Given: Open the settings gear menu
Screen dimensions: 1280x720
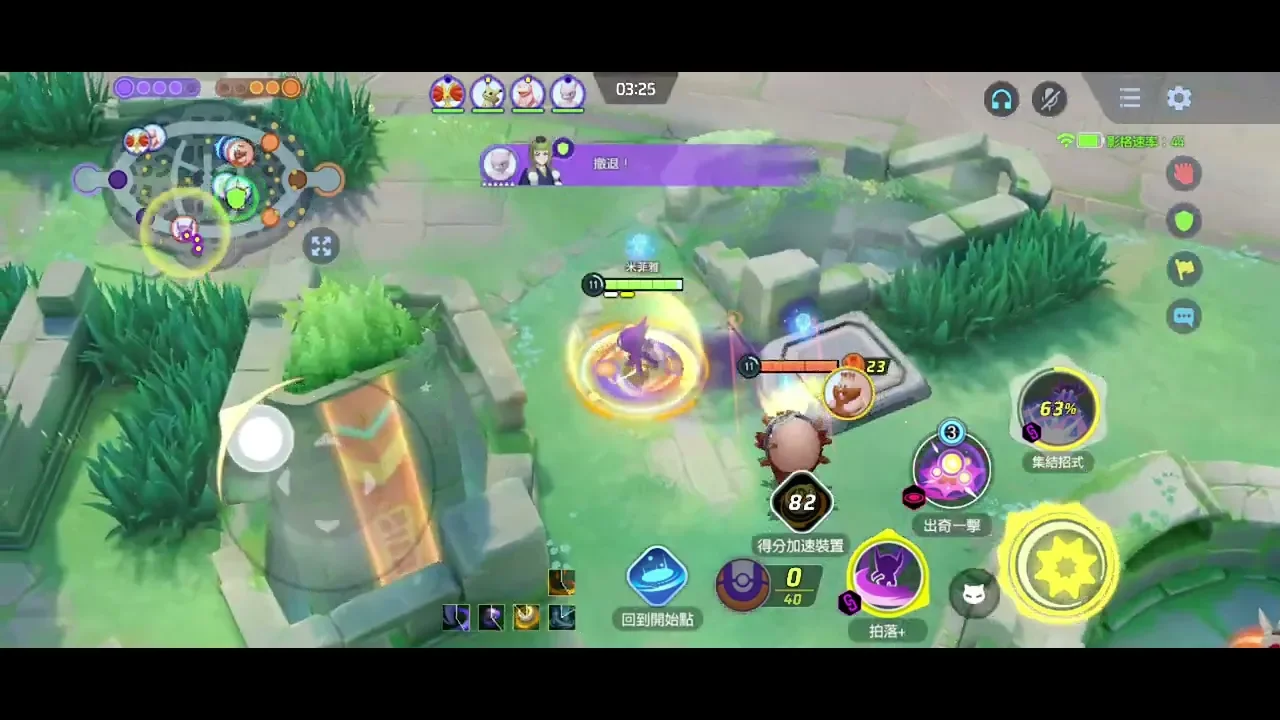Looking at the screenshot, I should (x=1179, y=98).
